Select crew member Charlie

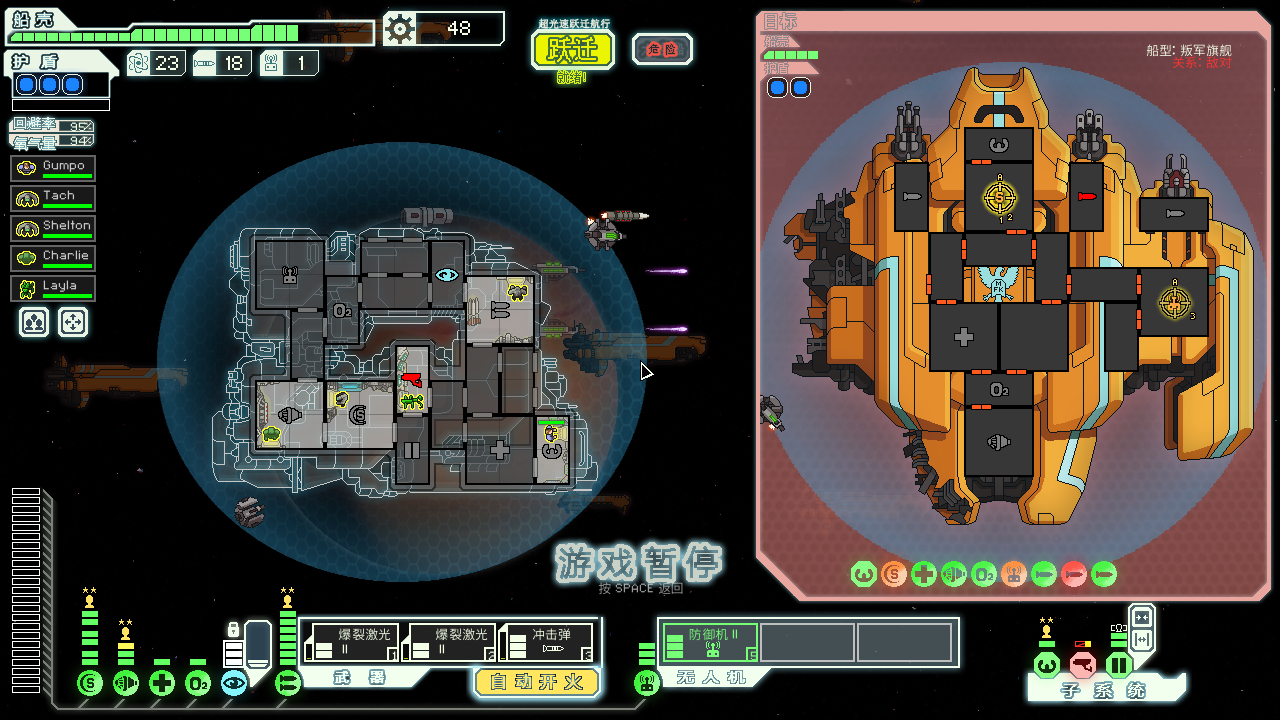(x=54, y=257)
